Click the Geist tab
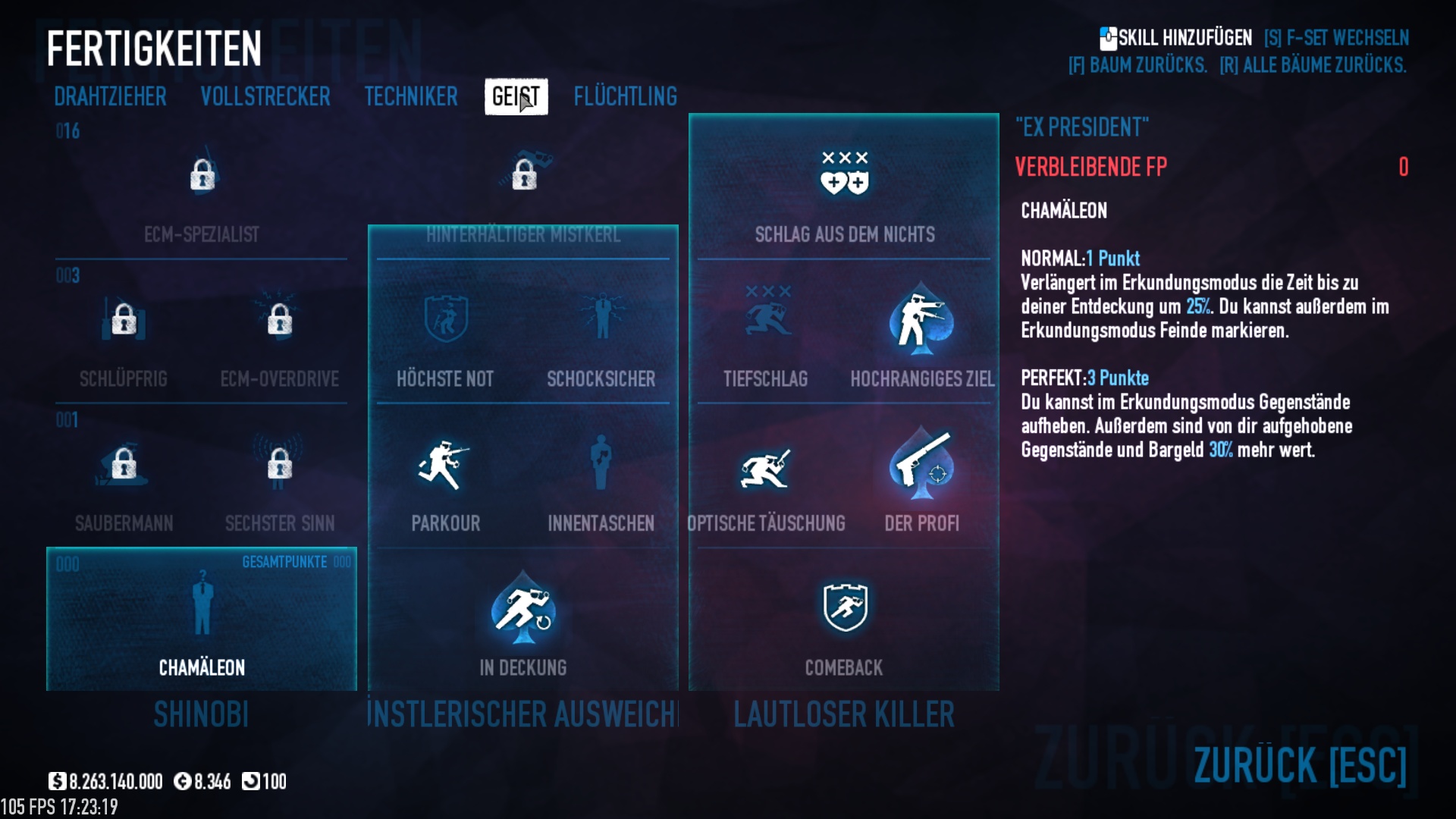1456x819 pixels. 516,96
